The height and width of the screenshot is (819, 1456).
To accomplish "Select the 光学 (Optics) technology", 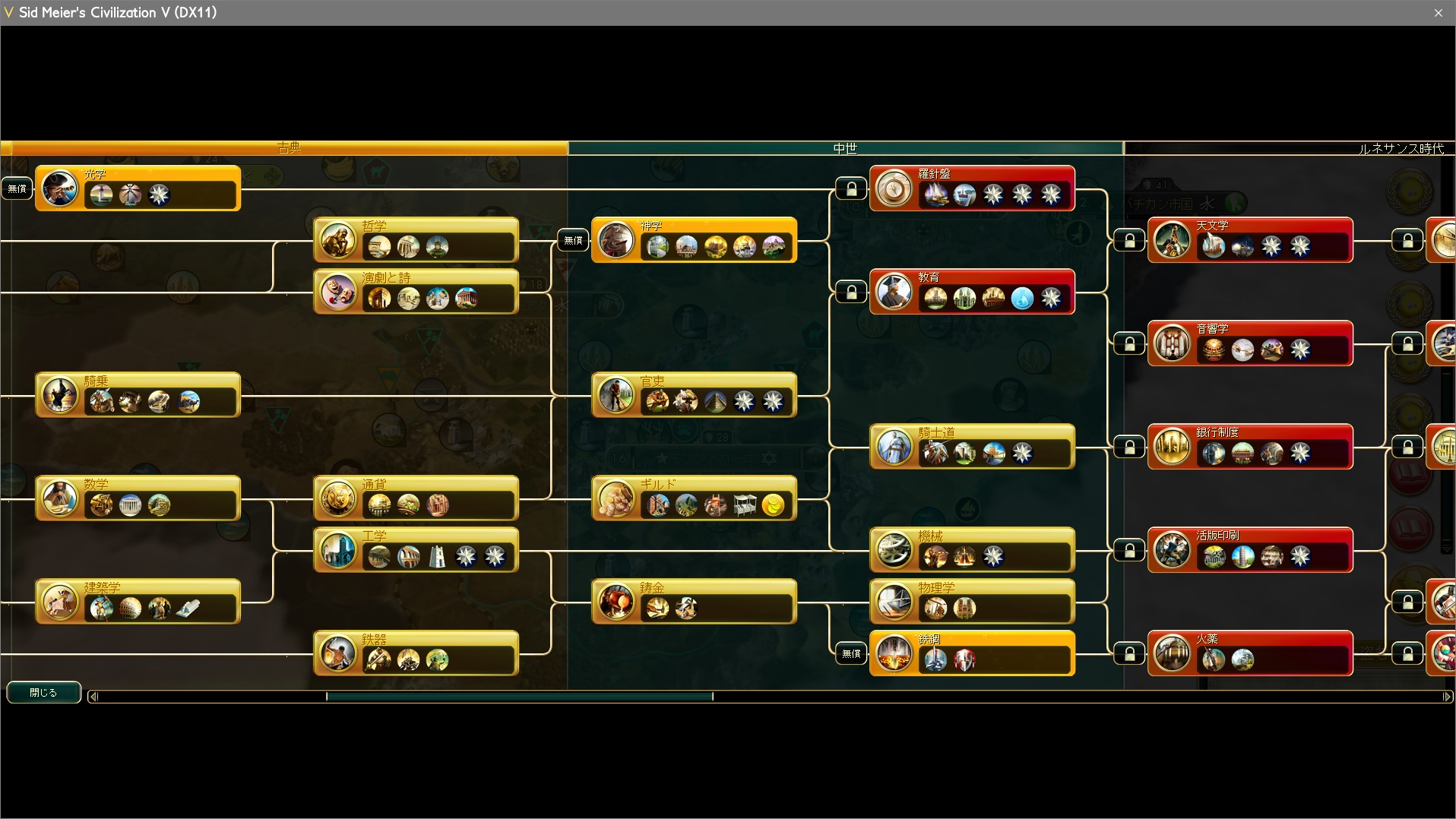I will pos(138,188).
